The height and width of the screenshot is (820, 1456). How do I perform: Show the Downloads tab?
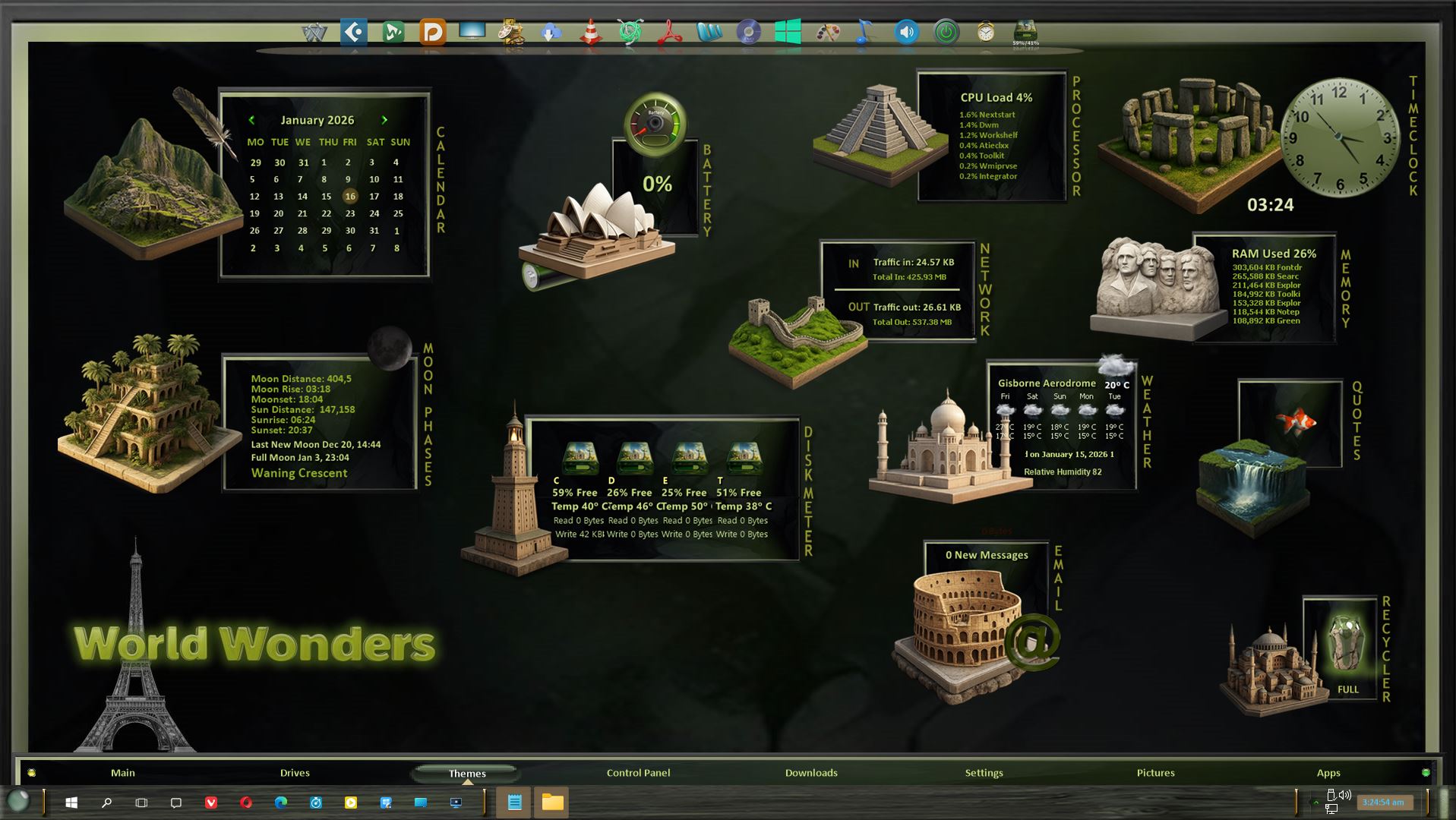tap(811, 773)
